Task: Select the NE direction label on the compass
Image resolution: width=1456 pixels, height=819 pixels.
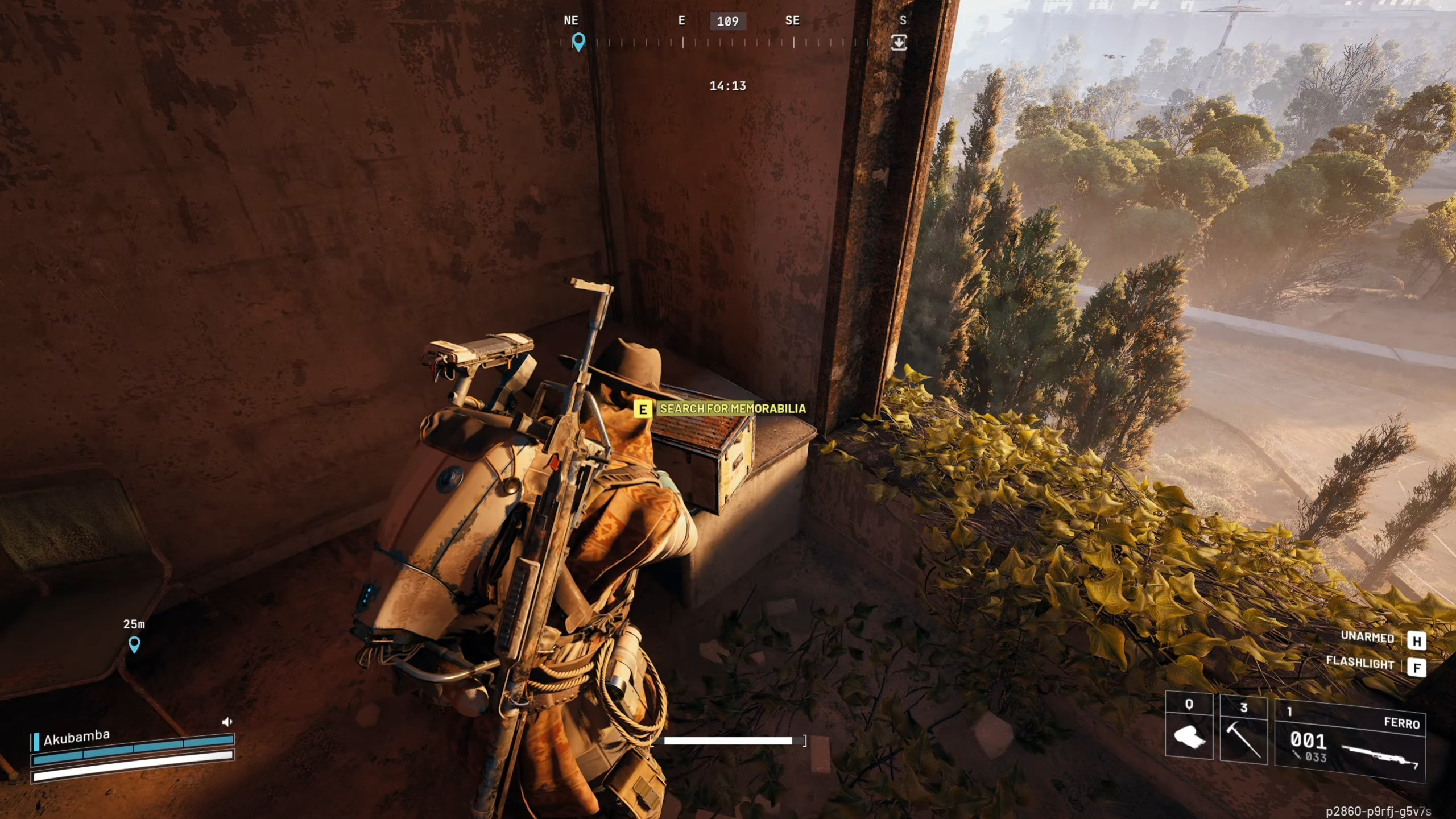Action: pos(570,21)
